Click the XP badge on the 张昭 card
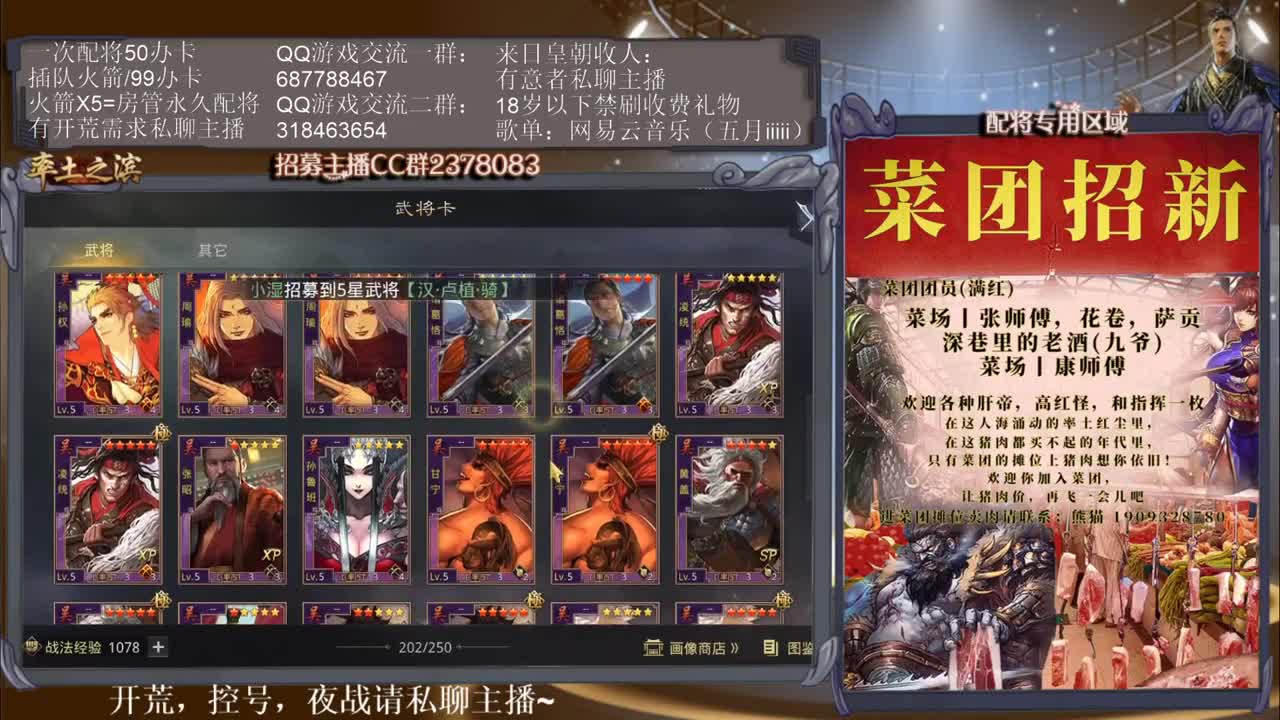 pos(270,555)
